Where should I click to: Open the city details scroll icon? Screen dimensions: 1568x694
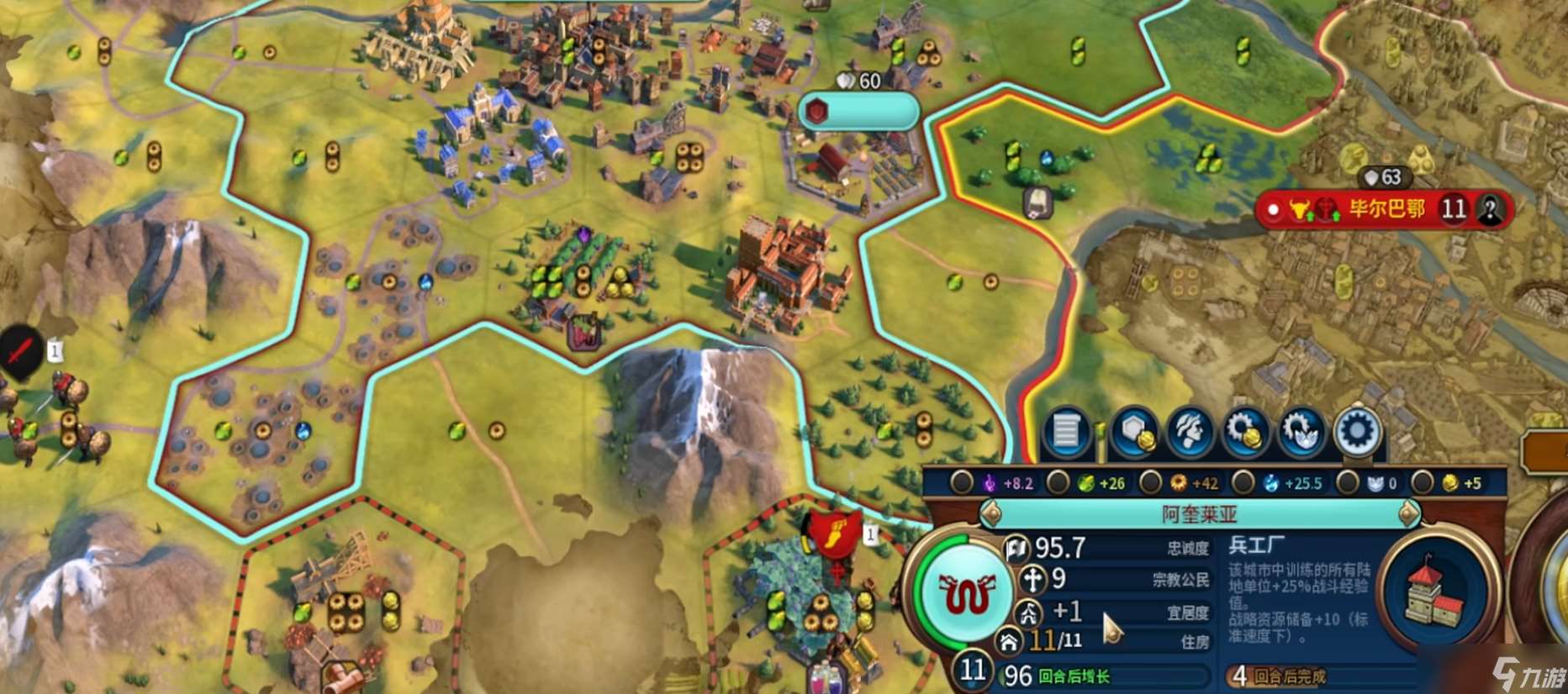1065,432
